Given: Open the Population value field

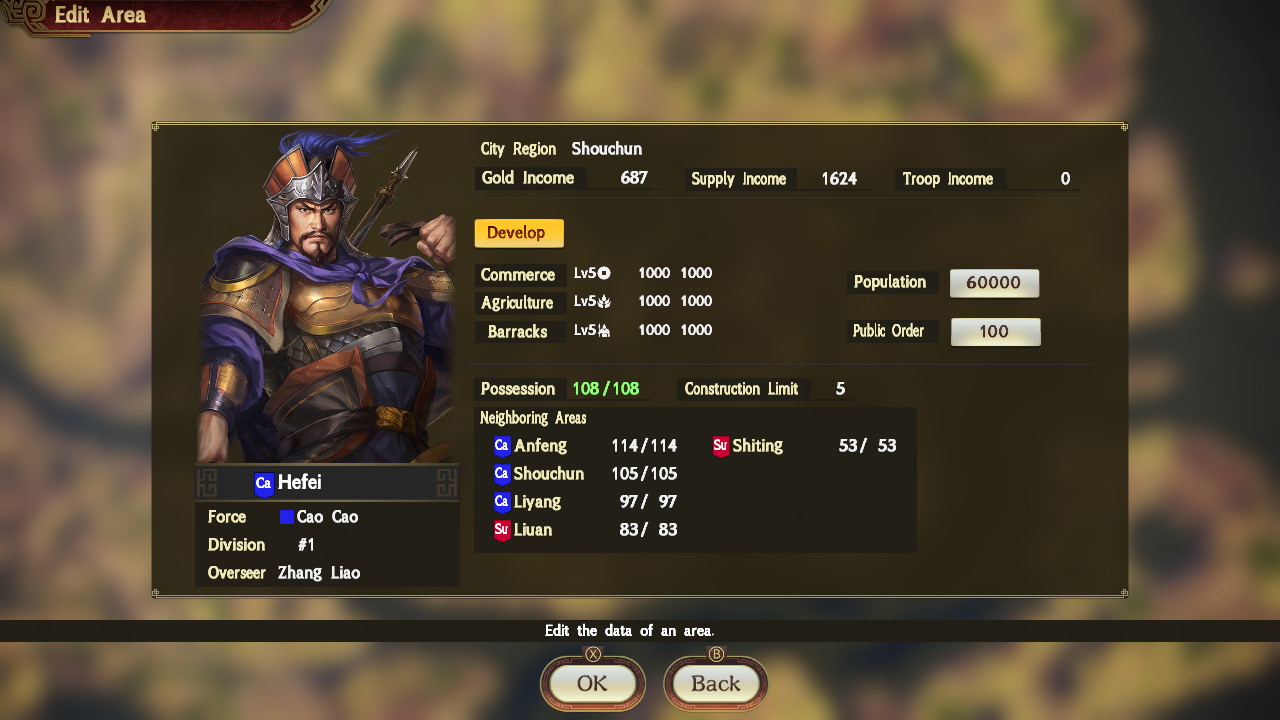Looking at the screenshot, I should click(994, 282).
